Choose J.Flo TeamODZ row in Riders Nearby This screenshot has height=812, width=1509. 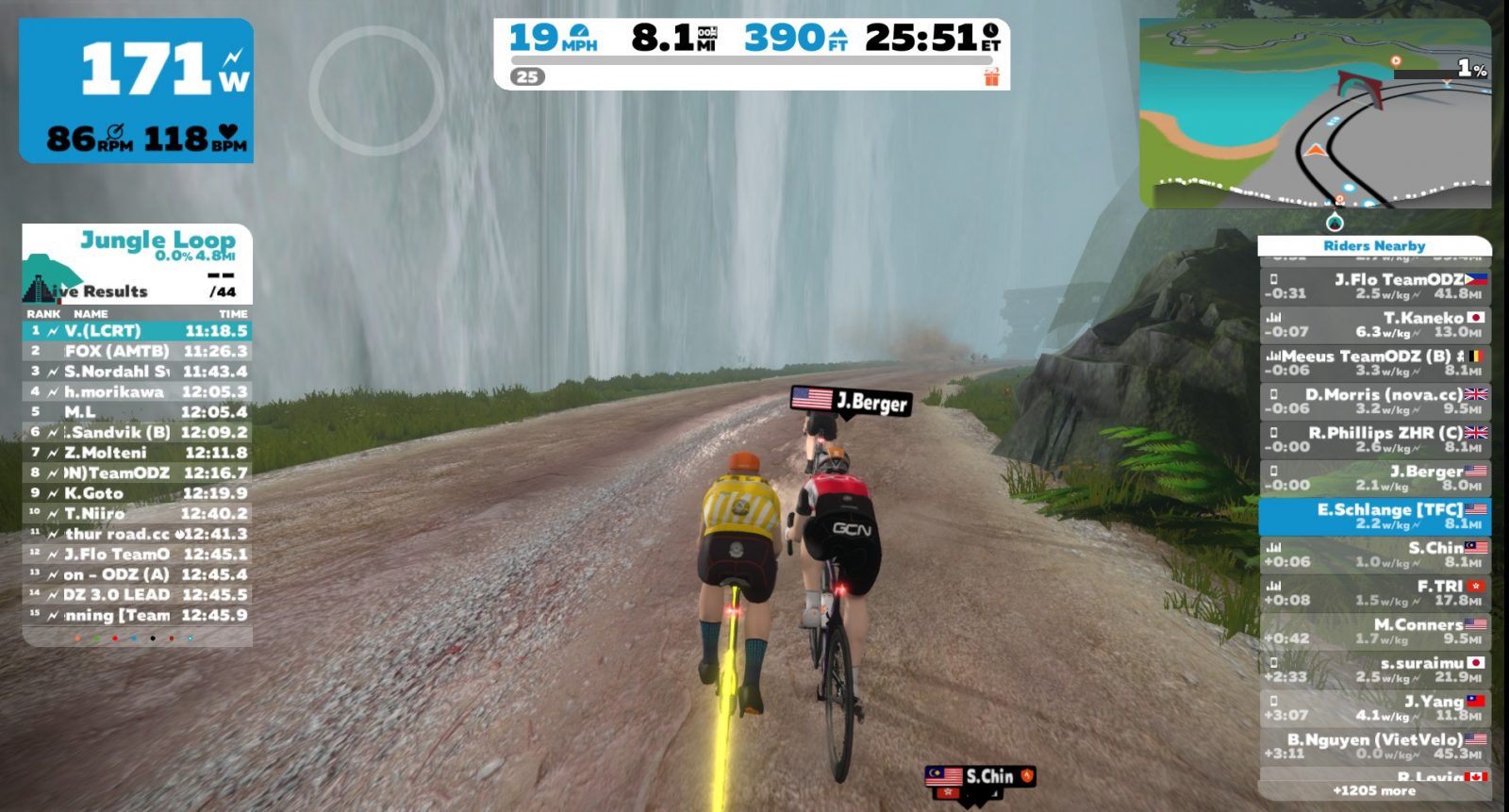coord(1375,286)
